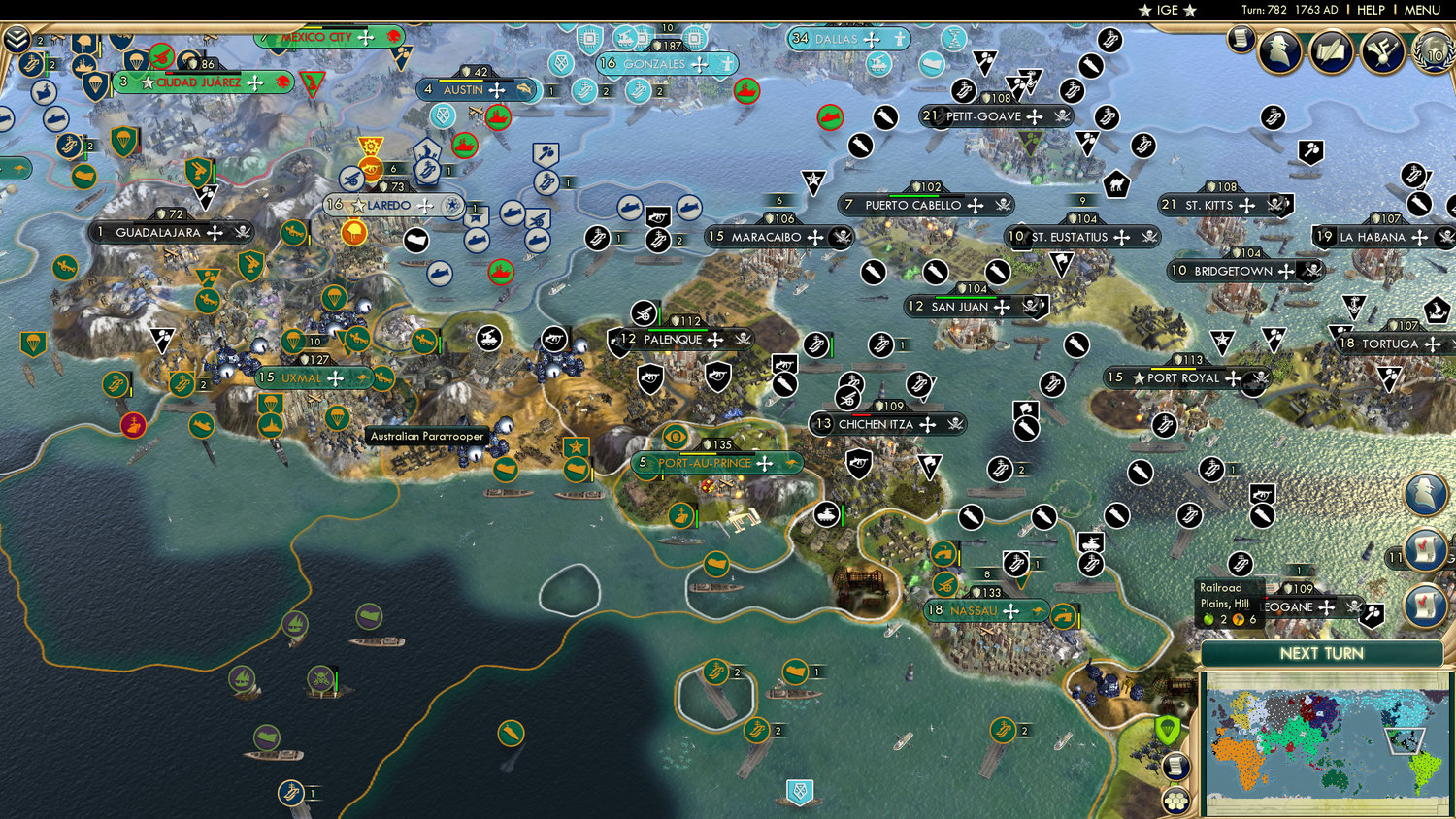Click the spy notification on the right edge

[1423, 492]
